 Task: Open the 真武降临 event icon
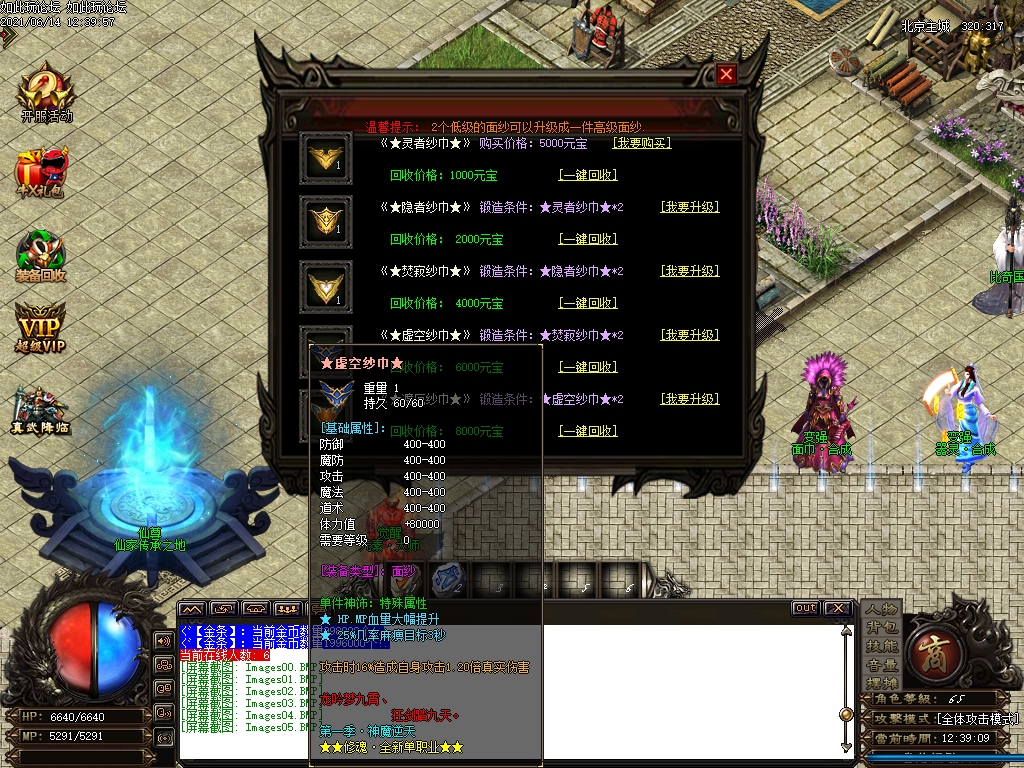[x=41, y=411]
